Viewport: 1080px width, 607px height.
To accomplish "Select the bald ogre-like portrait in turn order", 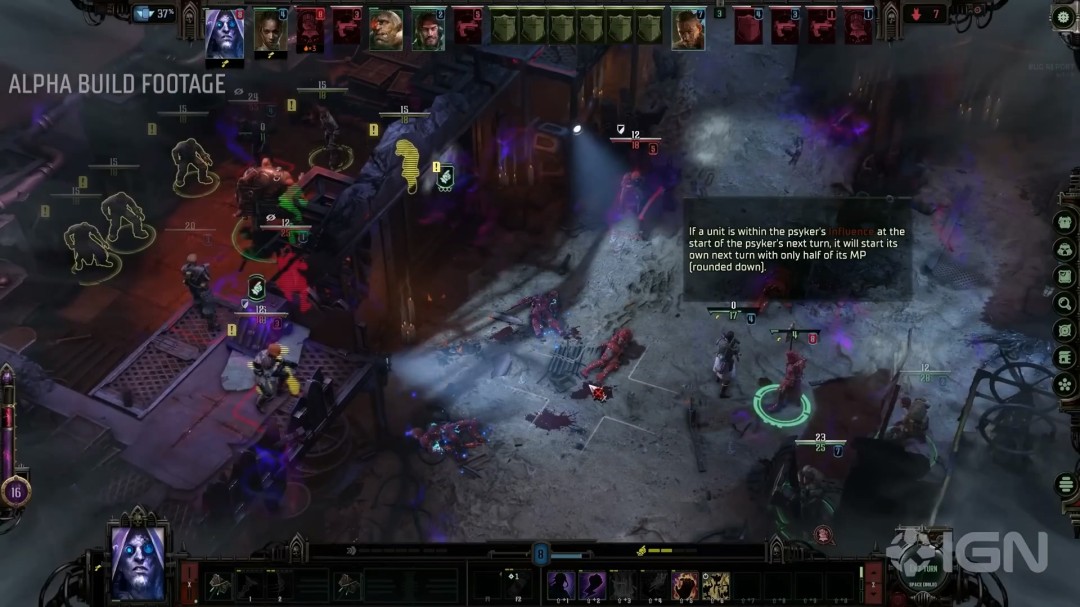I will coord(385,29).
